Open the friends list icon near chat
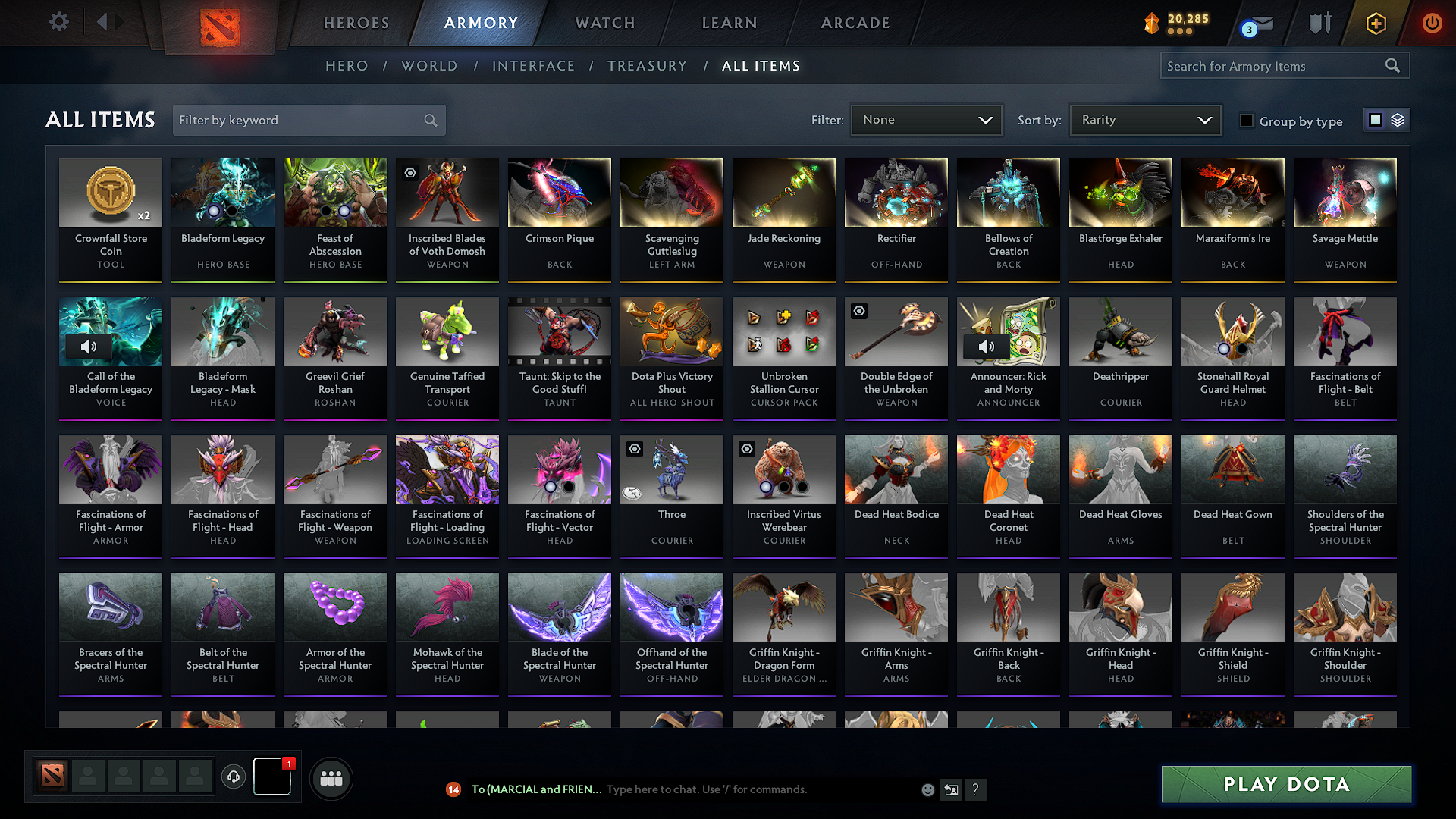Viewport: 1456px width, 819px height. tap(330, 777)
